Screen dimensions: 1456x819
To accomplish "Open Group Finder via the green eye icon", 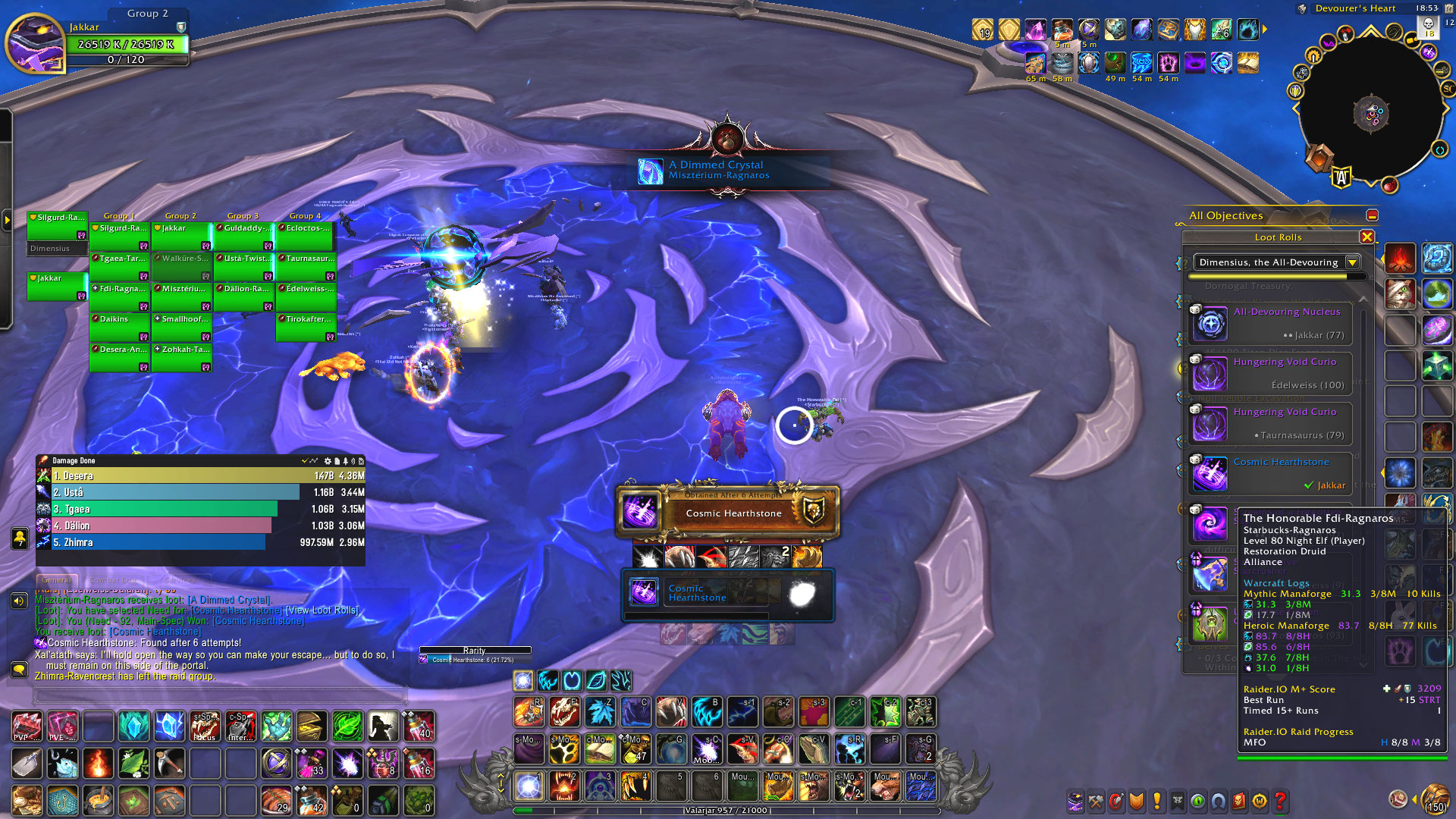I will pyautogui.click(x=1198, y=802).
